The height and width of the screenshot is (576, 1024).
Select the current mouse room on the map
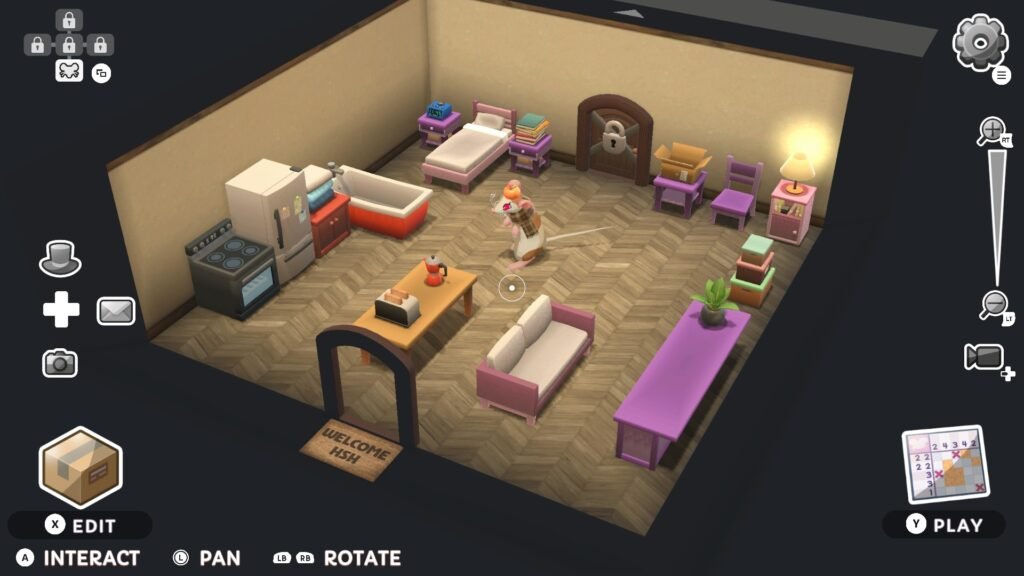[68, 70]
